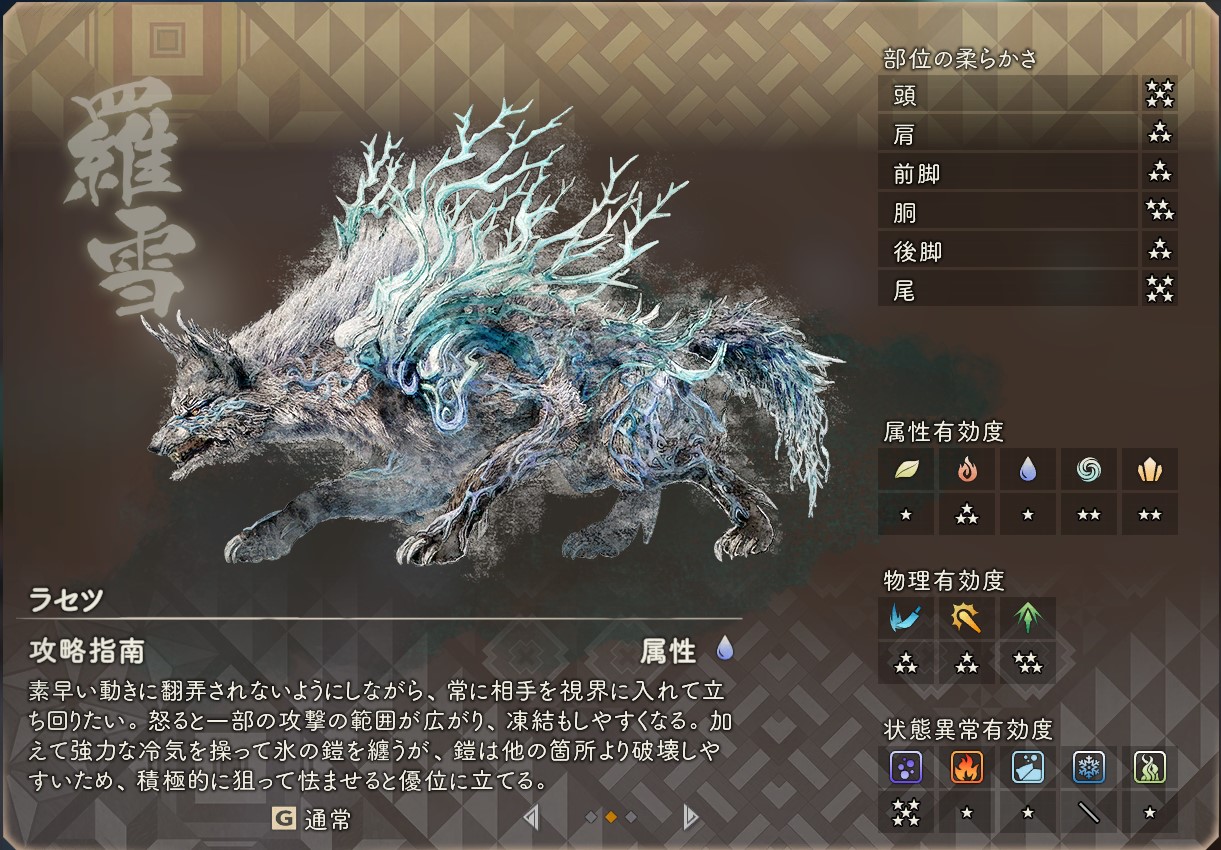Click the blue slash damage icon
This screenshot has height=850, width=1221.
pyautogui.click(x=906, y=618)
